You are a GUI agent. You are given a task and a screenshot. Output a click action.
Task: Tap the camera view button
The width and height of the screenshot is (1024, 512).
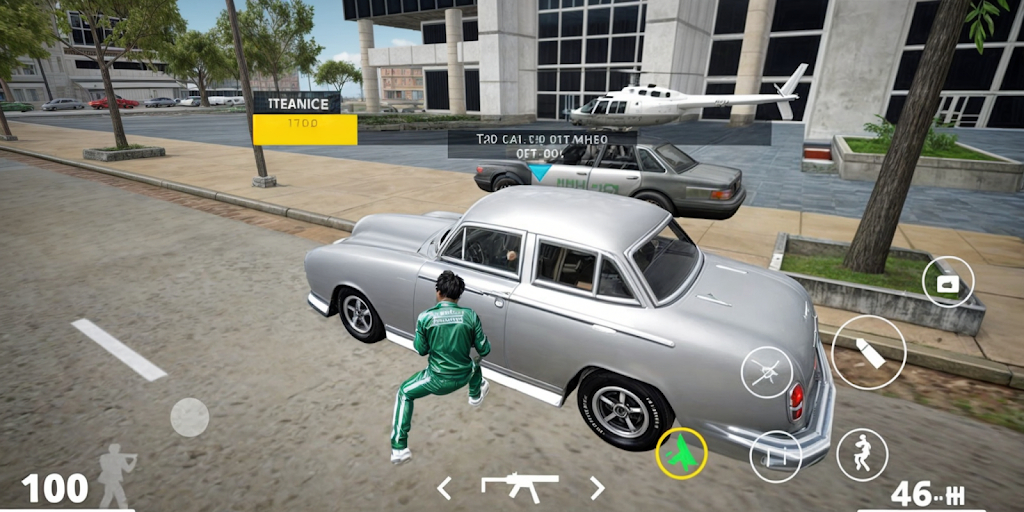(948, 282)
